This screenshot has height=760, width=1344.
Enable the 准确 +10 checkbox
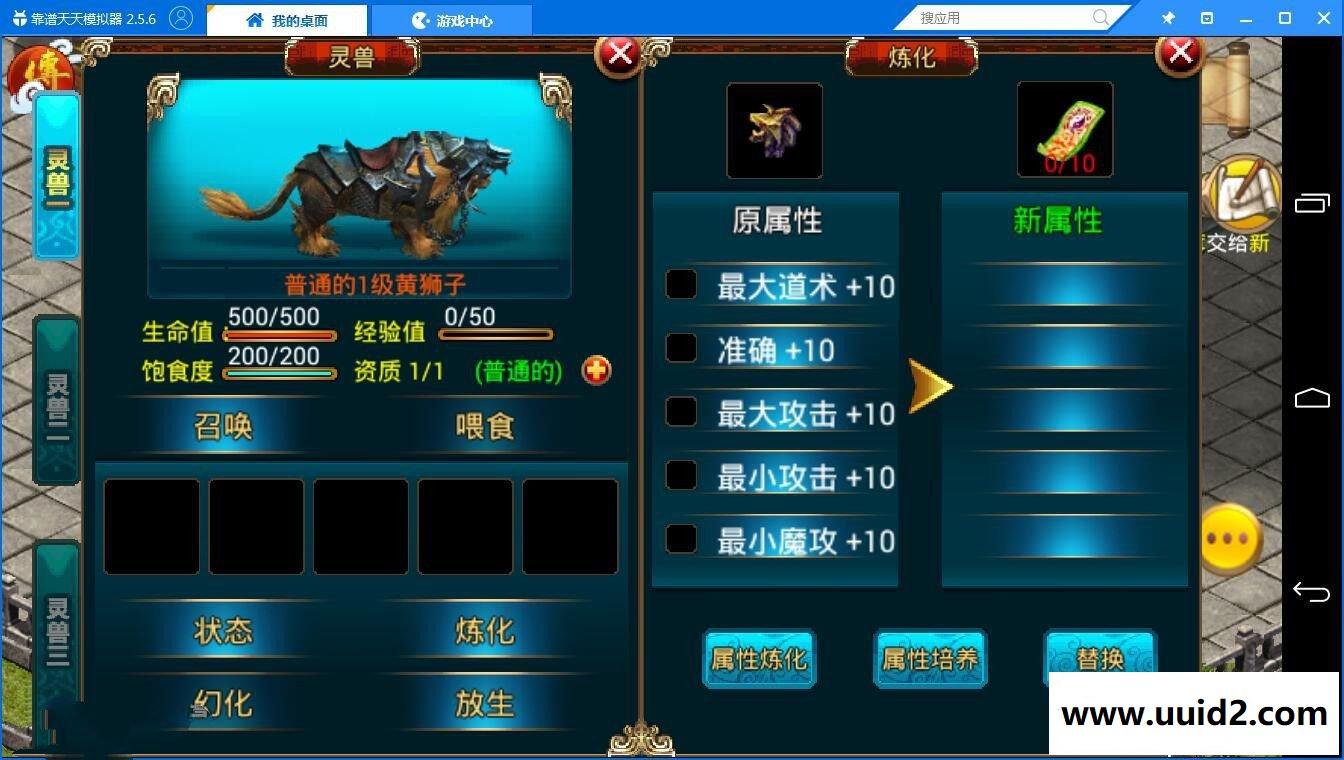pyautogui.click(x=681, y=347)
